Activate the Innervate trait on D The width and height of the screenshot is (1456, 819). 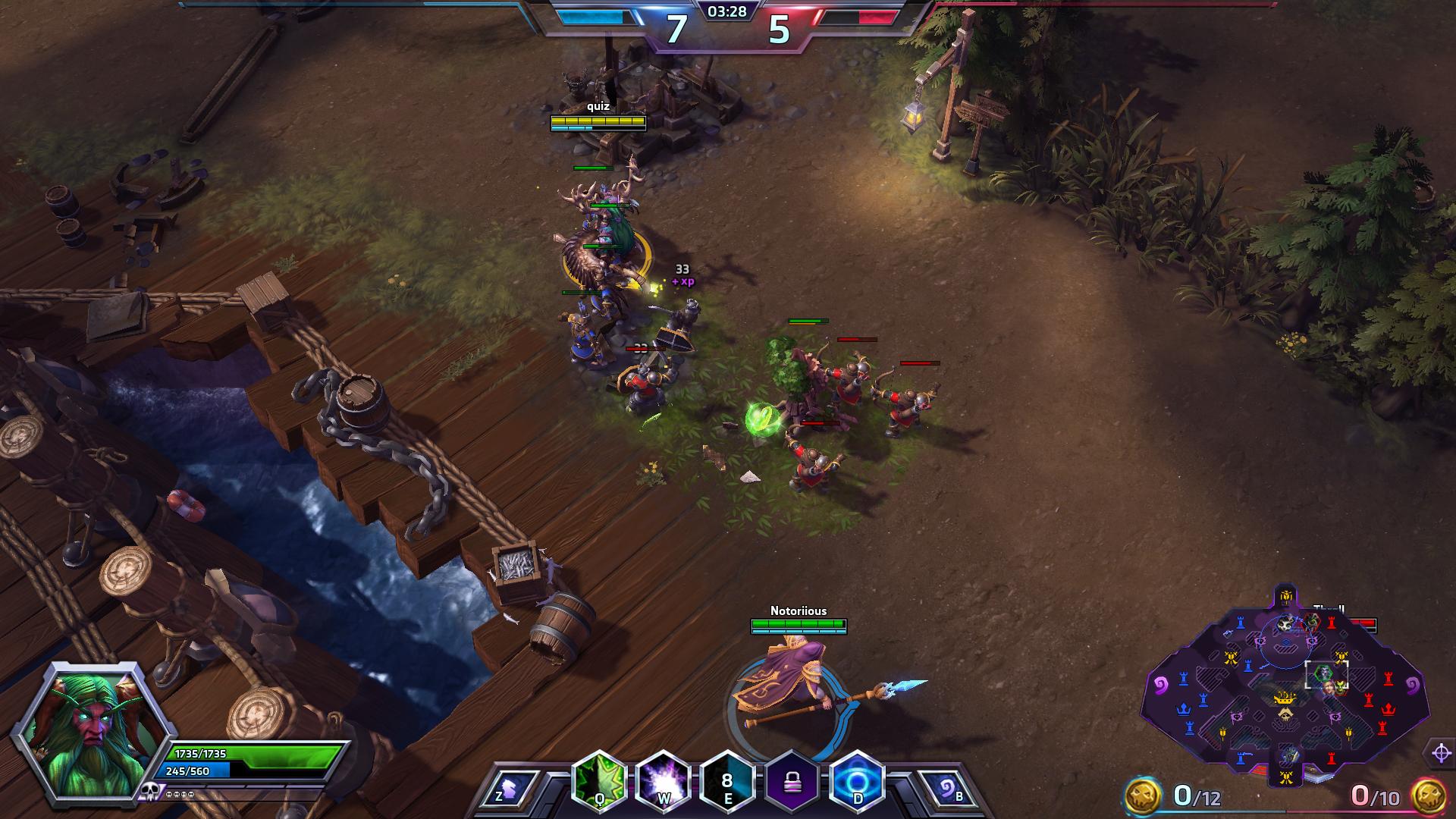(858, 780)
